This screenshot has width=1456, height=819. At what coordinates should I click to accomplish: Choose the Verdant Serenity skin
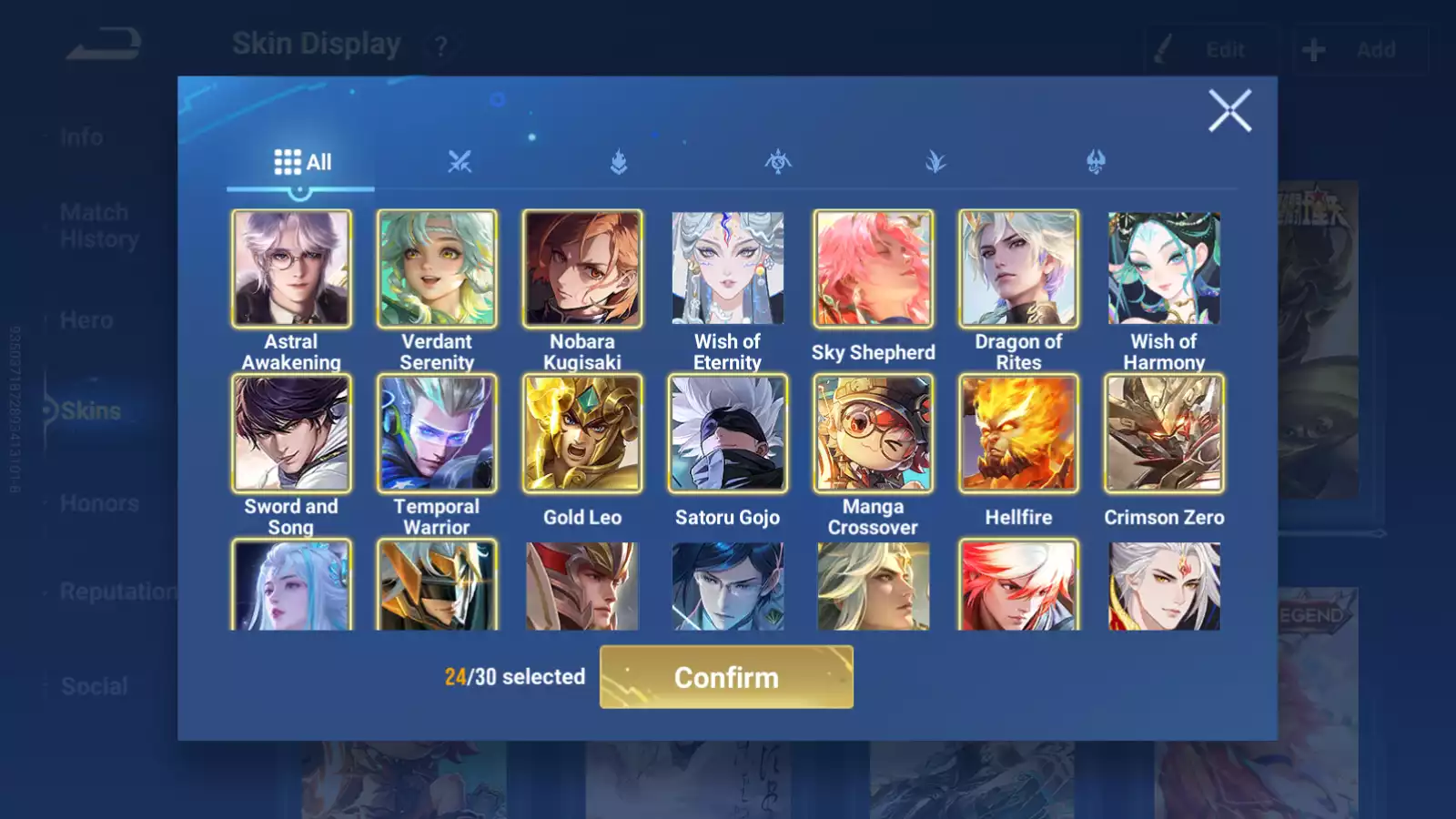(437, 268)
